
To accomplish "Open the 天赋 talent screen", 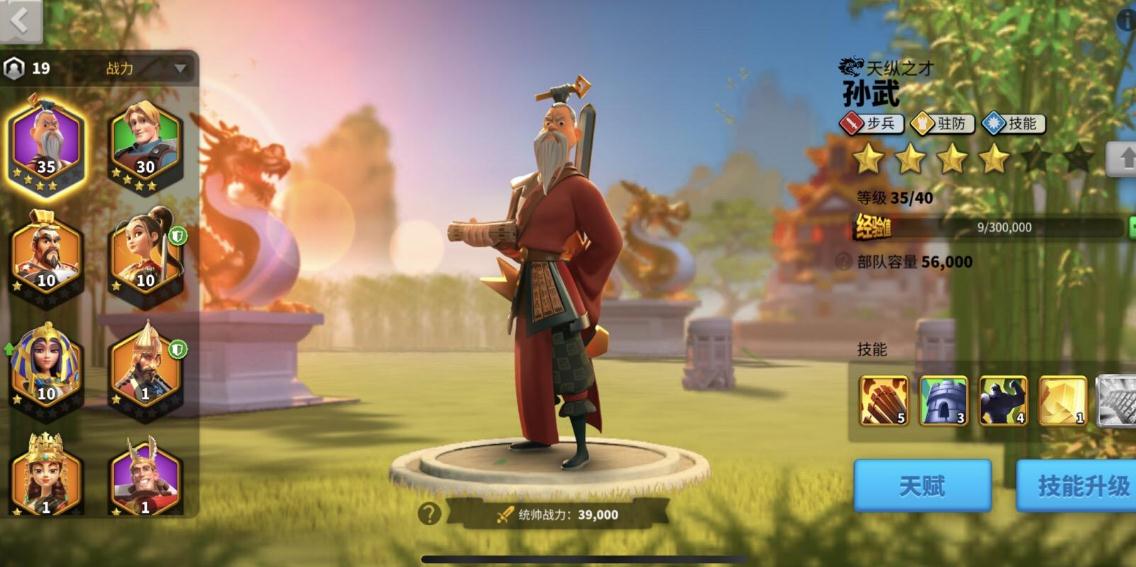I will tap(922, 486).
